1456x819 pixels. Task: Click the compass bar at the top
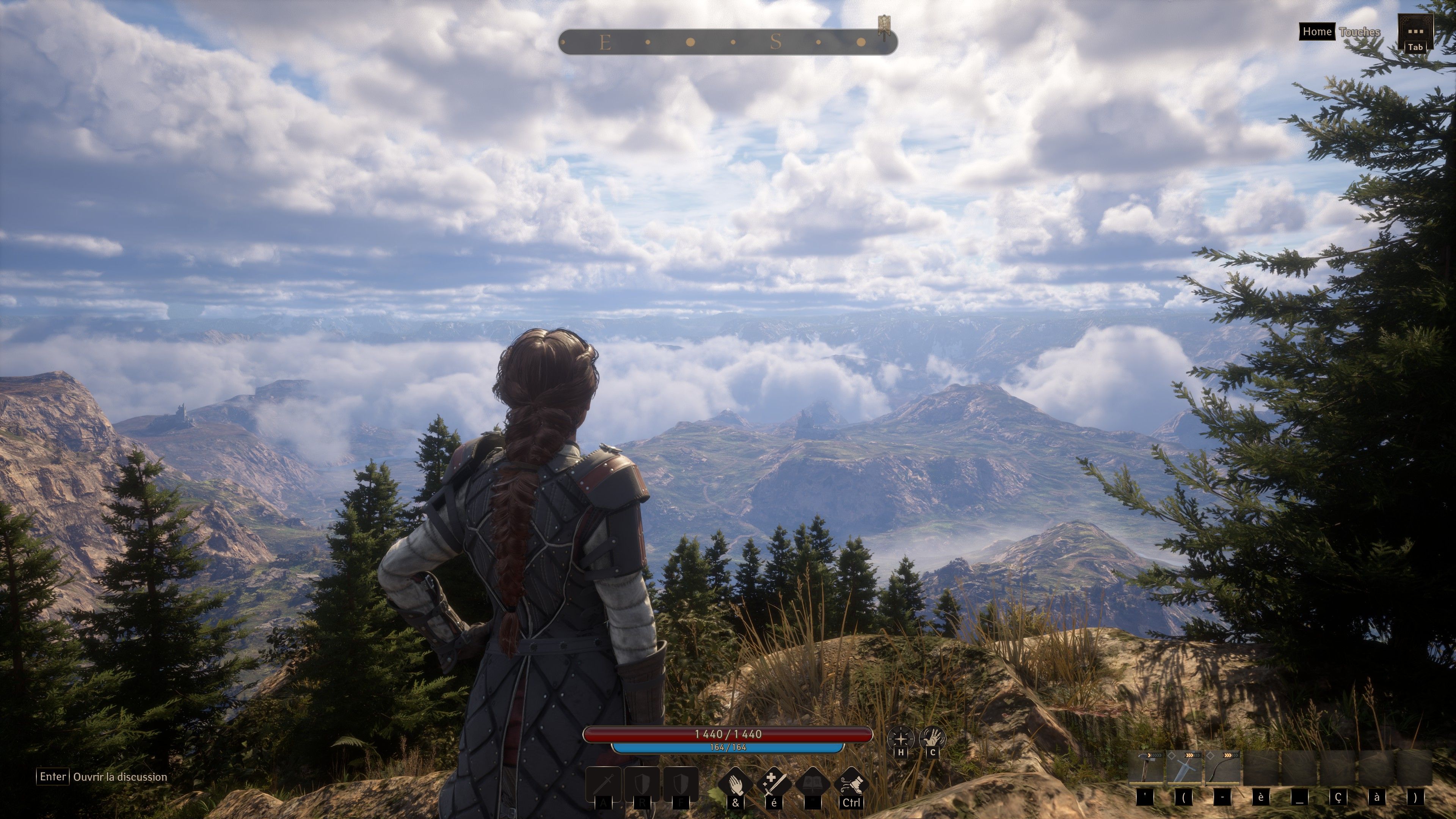[x=728, y=42]
